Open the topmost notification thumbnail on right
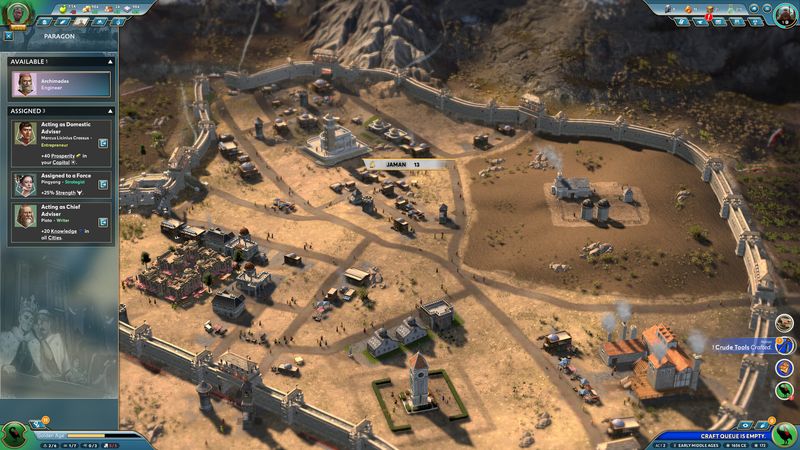 [x=786, y=322]
